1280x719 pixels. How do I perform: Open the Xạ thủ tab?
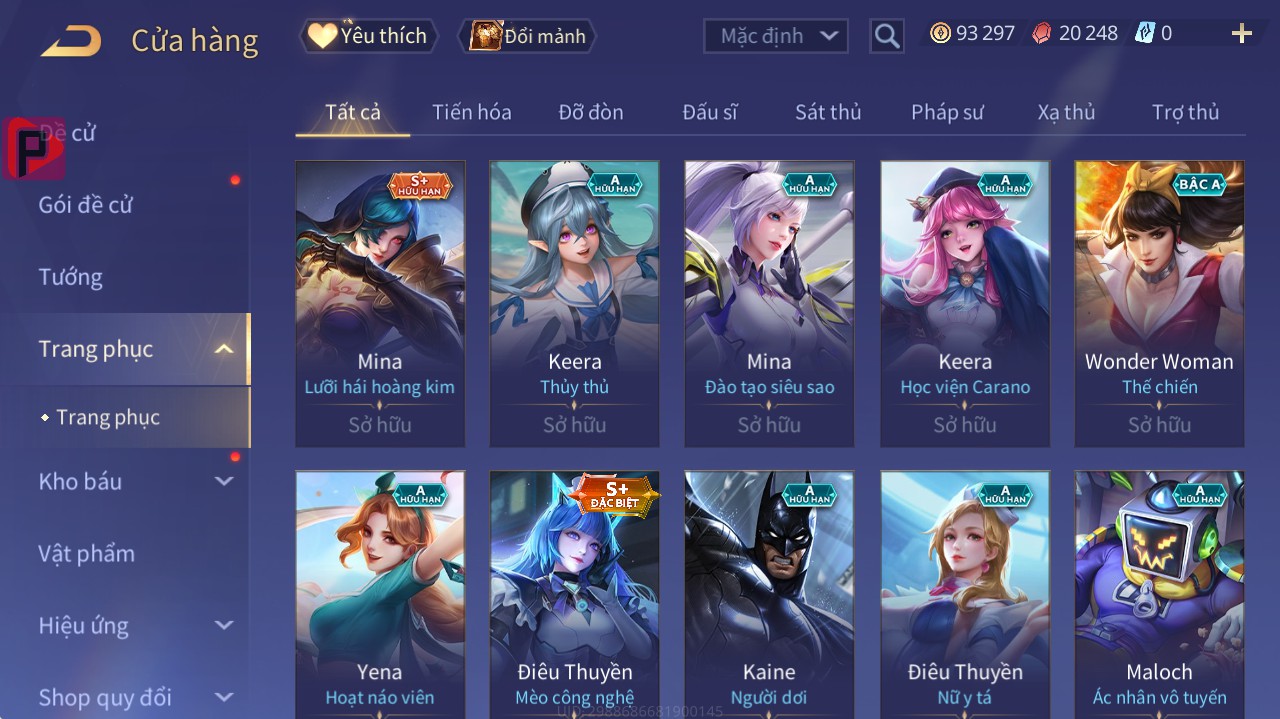1066,112
